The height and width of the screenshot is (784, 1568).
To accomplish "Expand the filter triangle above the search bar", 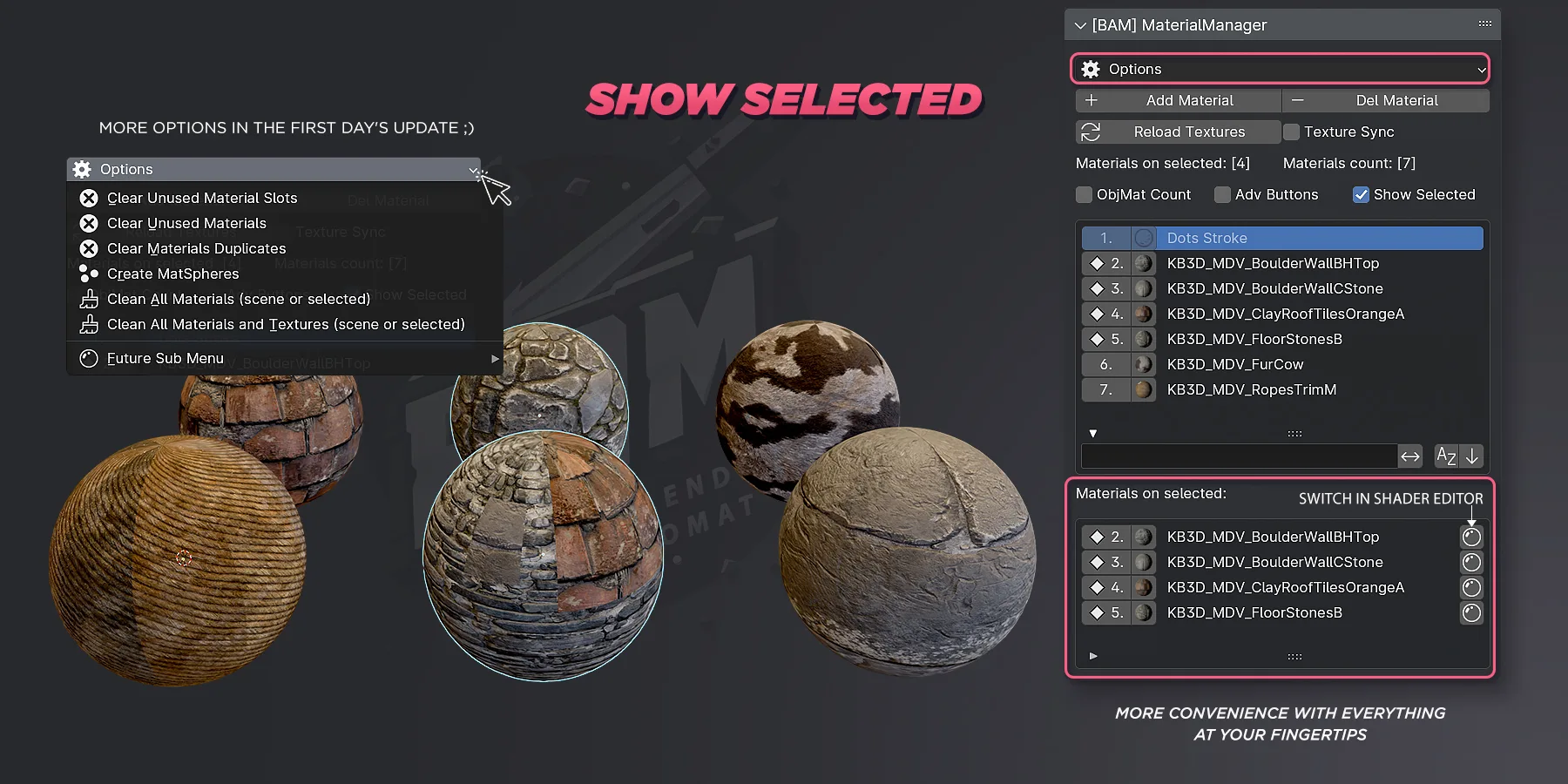I will pyautogui.click(x=1093, y=433).
